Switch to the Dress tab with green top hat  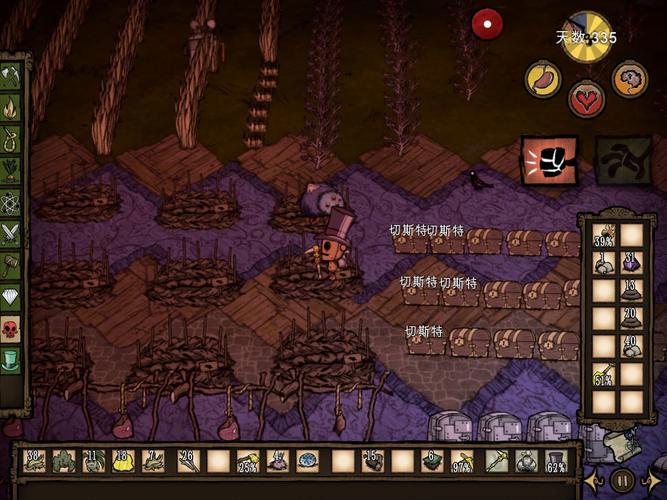pos(11,360)
